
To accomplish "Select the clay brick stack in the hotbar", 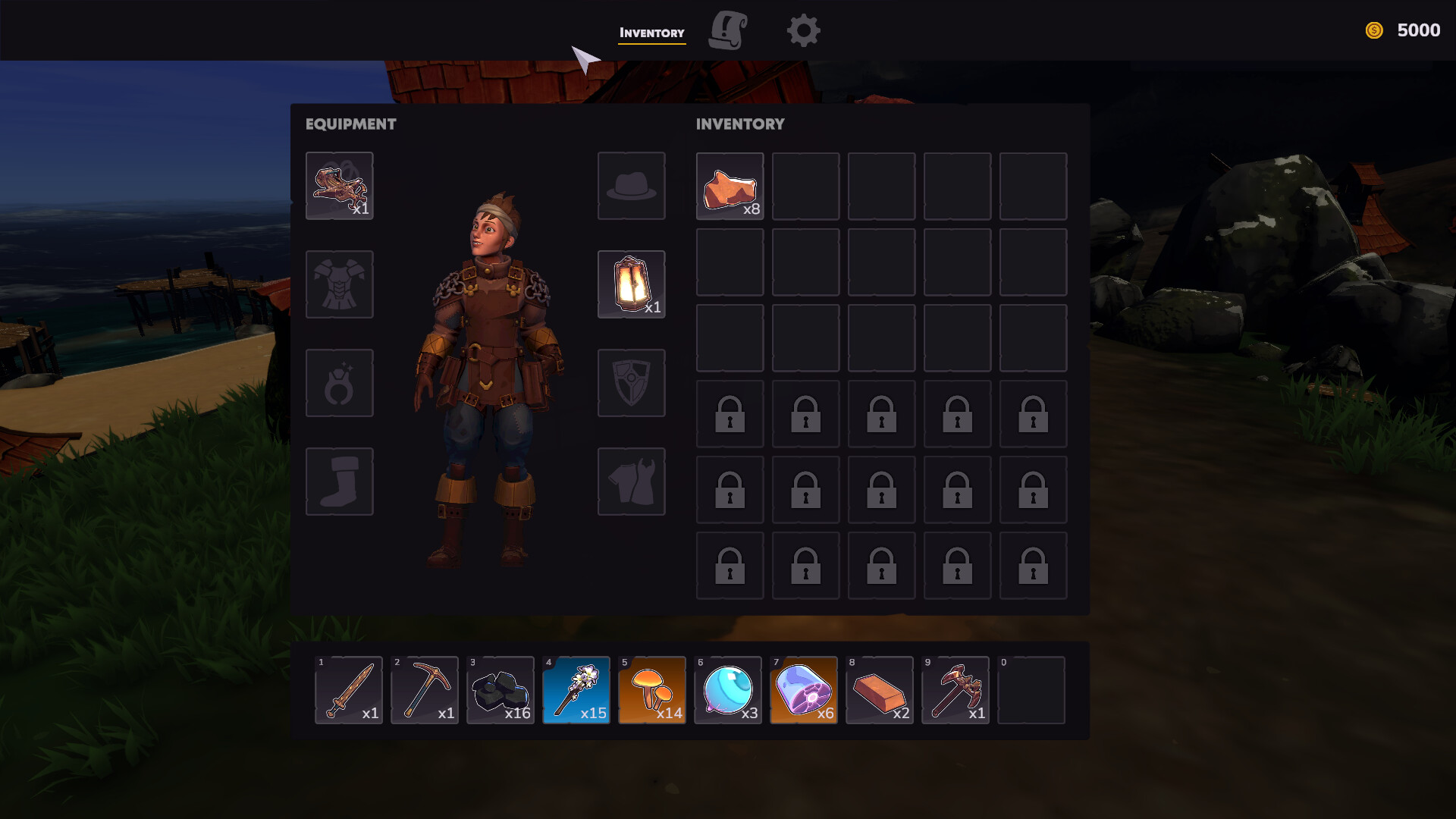I will pyautogui.click(x=879, y=690).
